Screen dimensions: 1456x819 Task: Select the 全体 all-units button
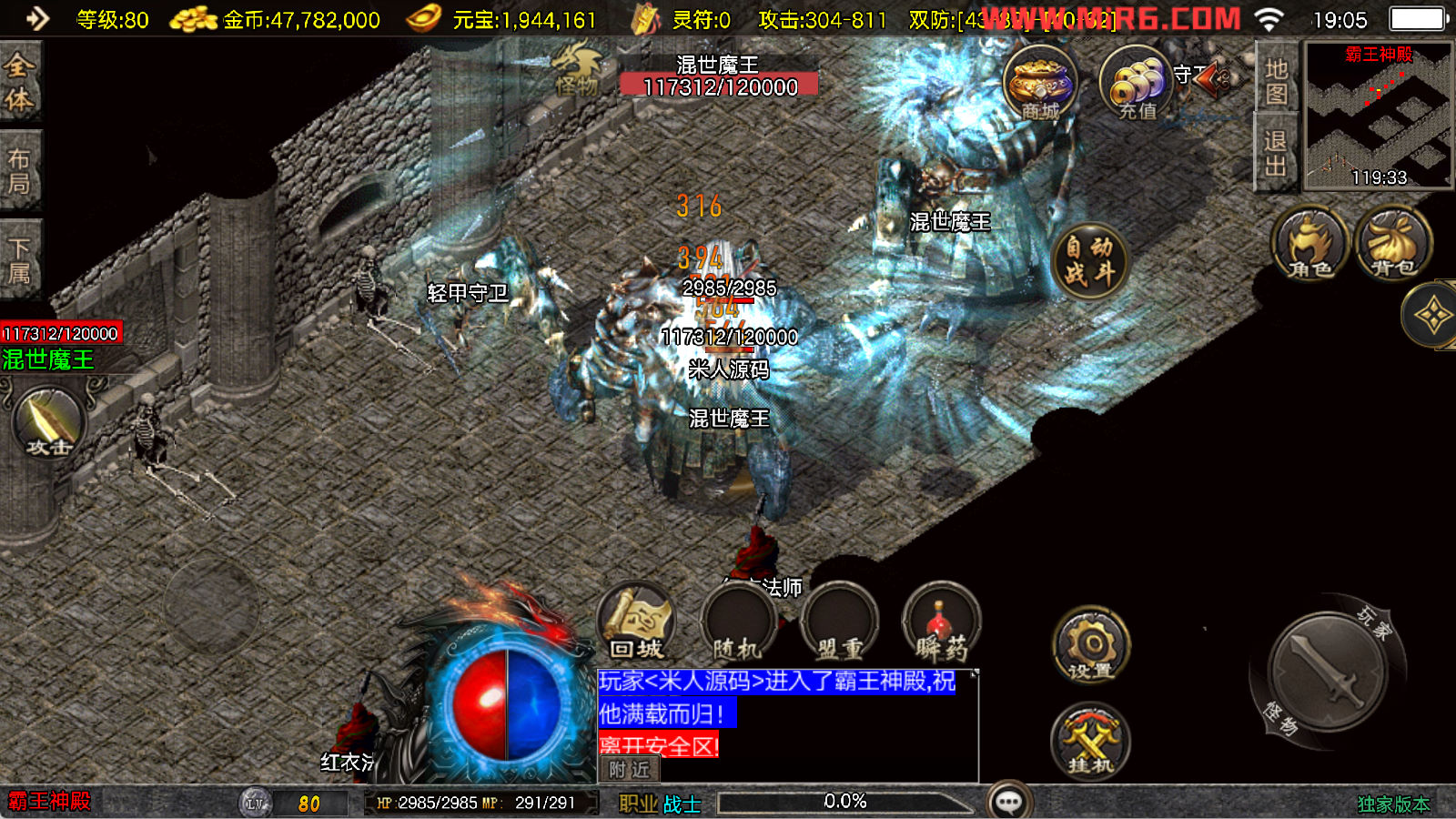[20, 82]
